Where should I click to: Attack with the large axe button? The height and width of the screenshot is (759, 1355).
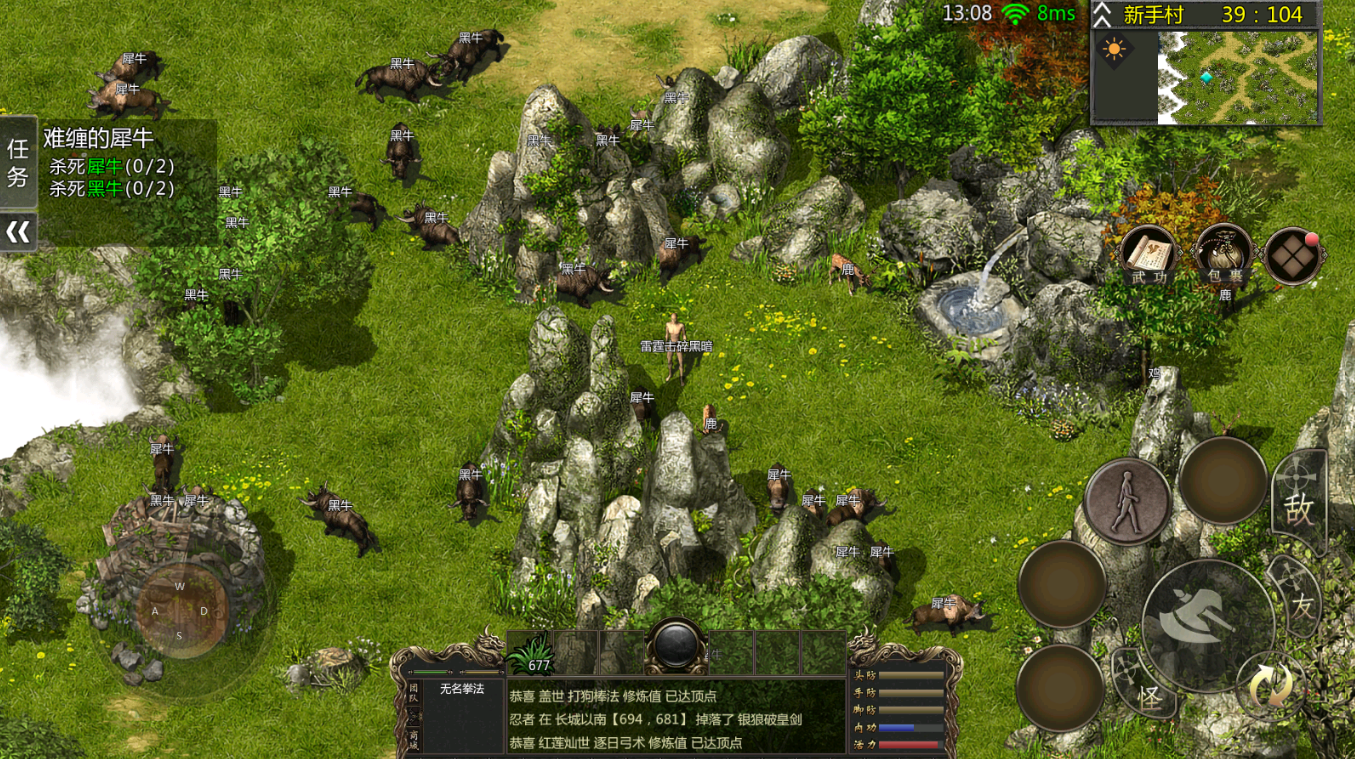pyautogui.click(x=1208, y=624)
